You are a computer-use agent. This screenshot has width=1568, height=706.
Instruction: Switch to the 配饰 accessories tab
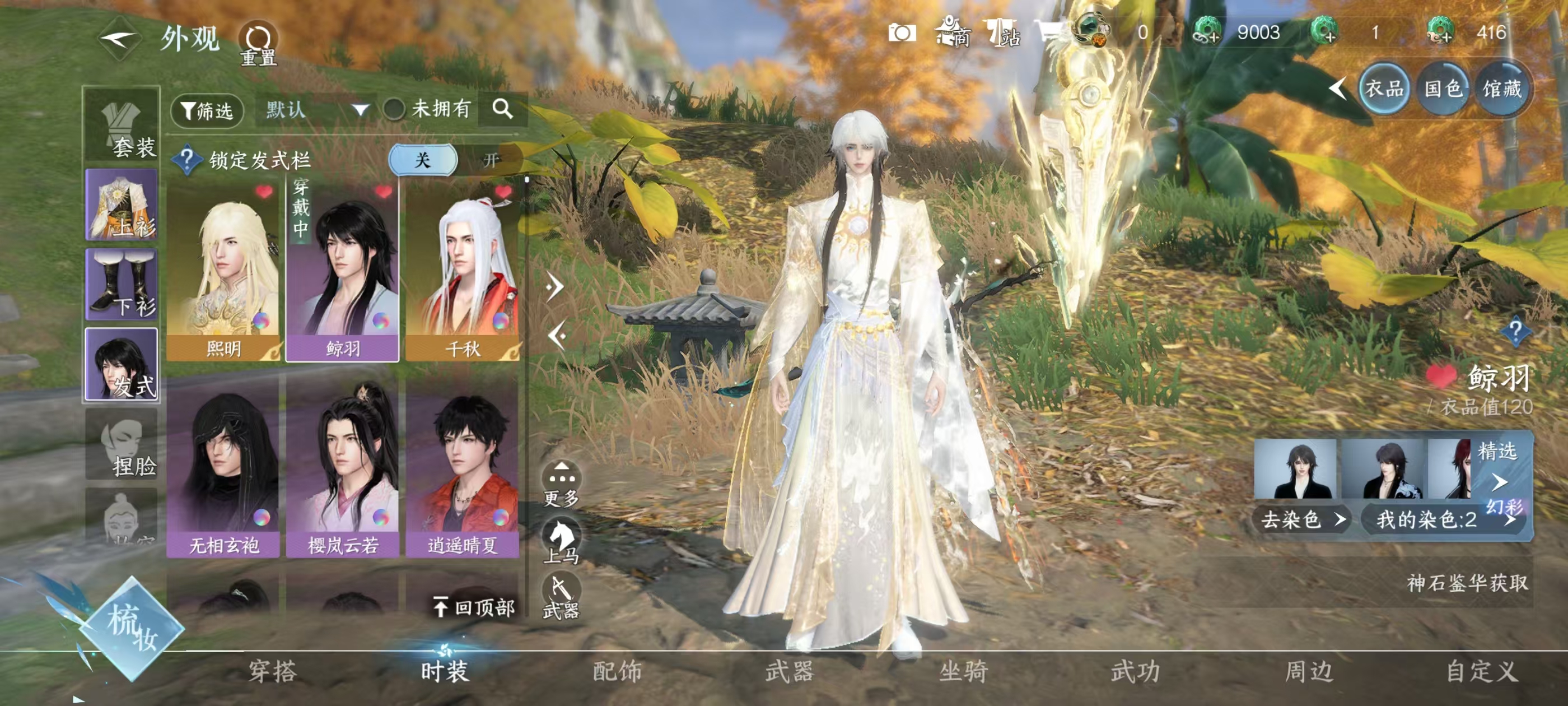tap(617, 671)
